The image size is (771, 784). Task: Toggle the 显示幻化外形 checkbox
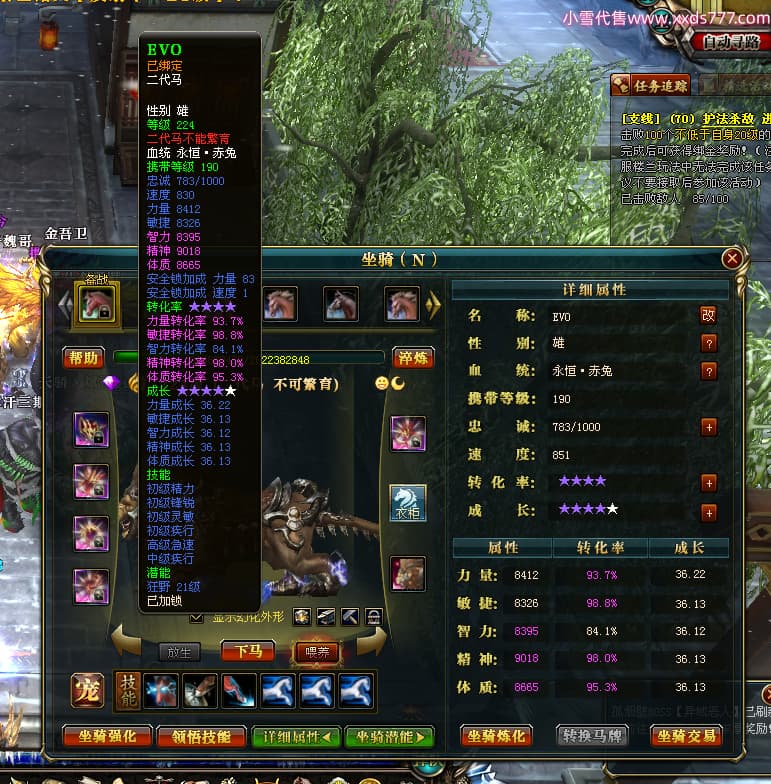tap(196, 617)
